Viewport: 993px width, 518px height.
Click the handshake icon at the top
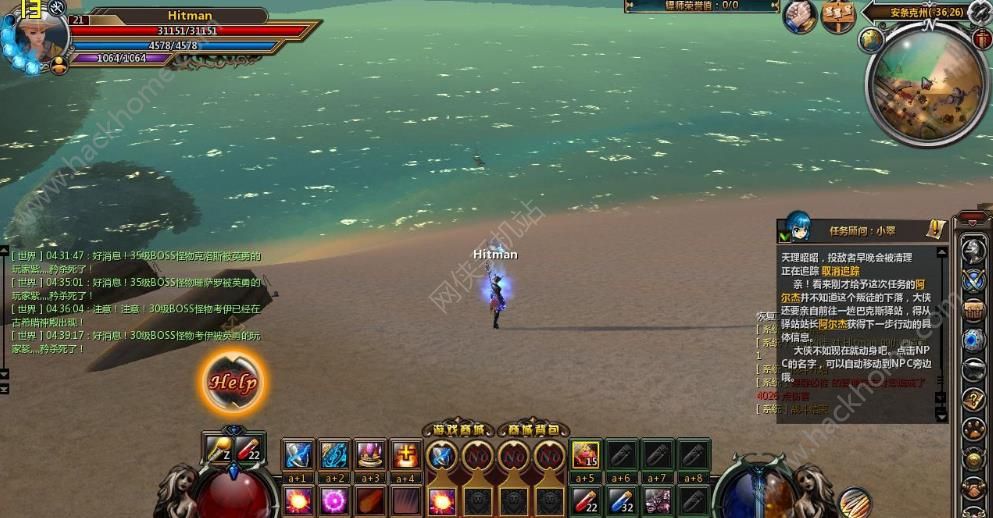pos(800,17)
